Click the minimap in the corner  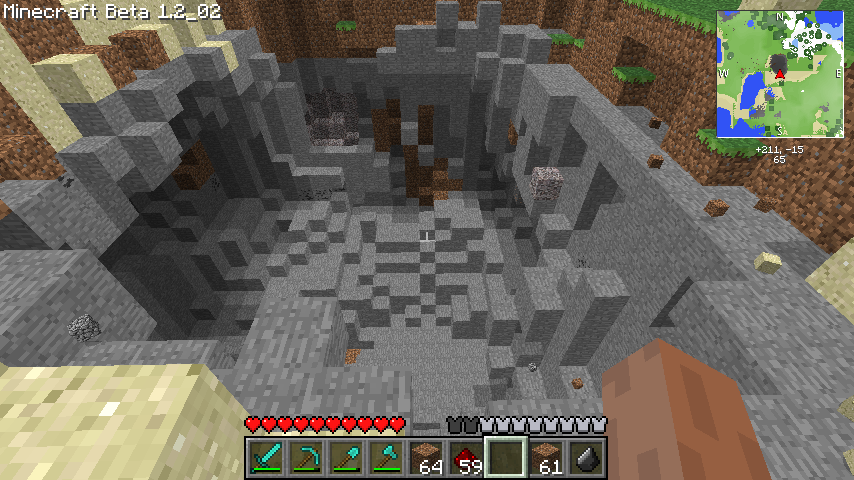[780, 74]
